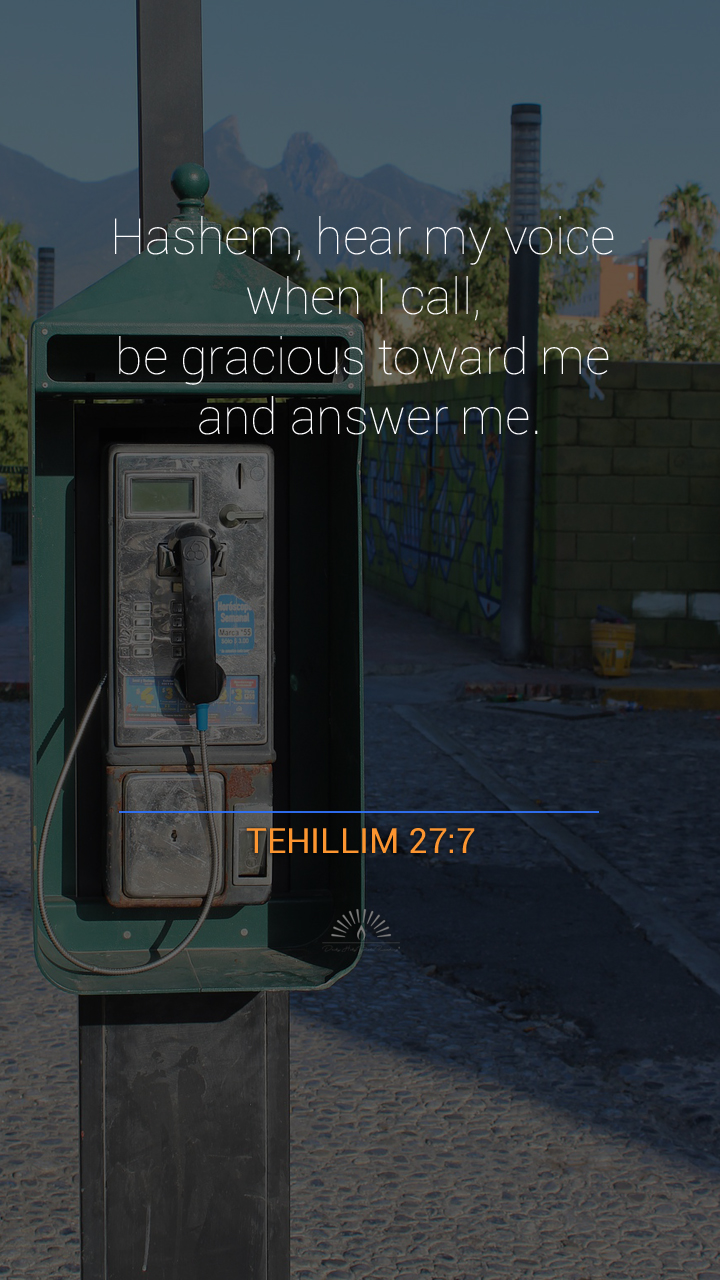Open the TEHILLIM 27:7 verse reference
This screenshot has width=720, height=1280.
pyautogui.click(x=360, y=841)
